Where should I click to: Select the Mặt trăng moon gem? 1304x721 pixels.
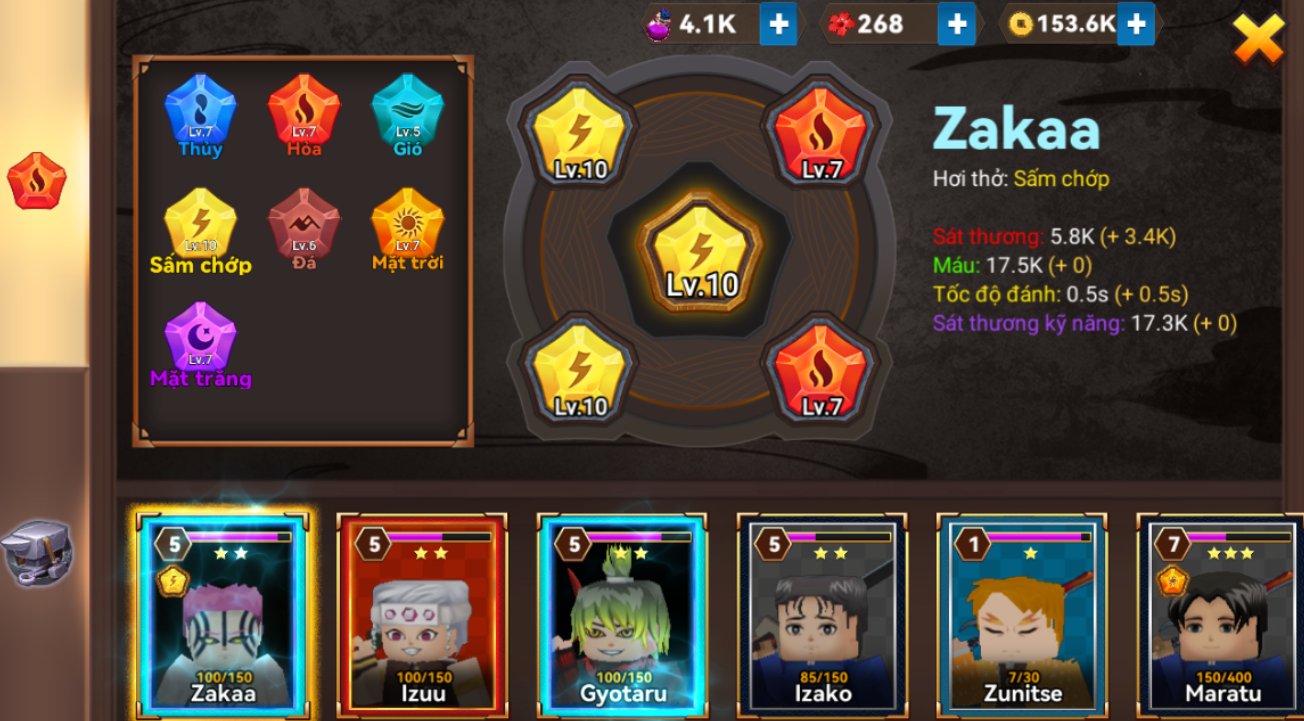(200, 339)
